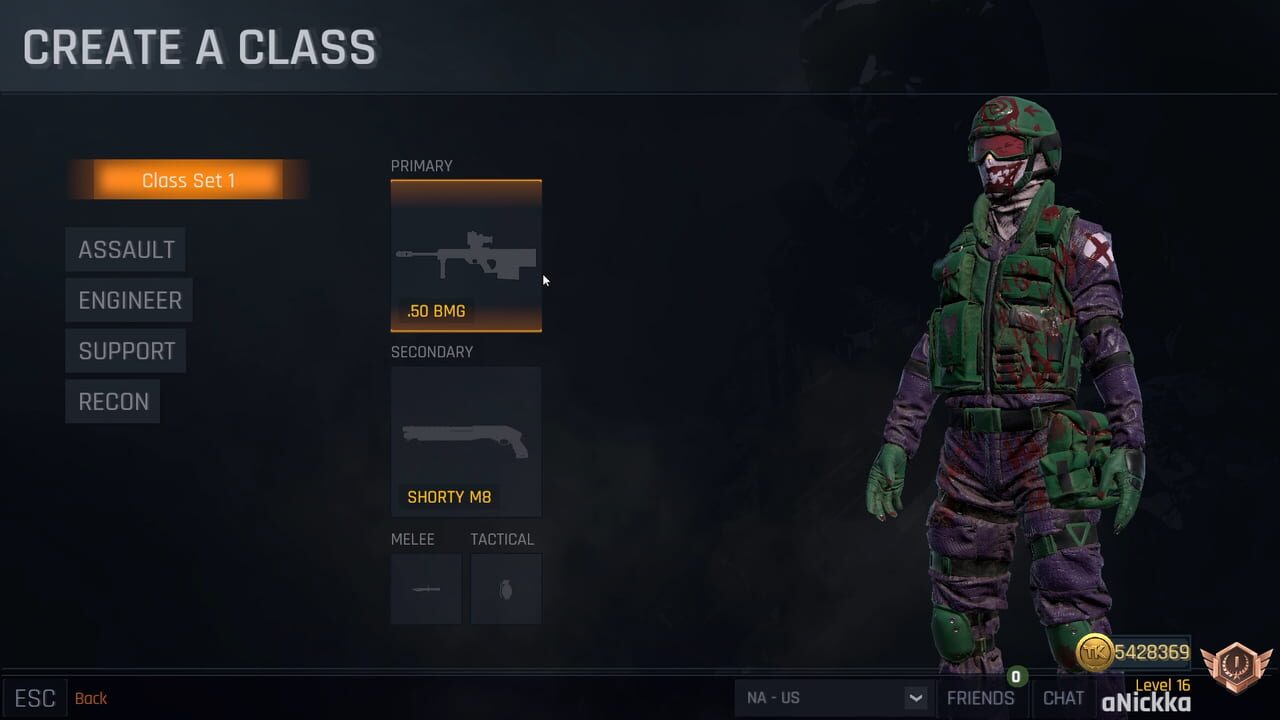Switch to the SUPPORT class tab
The height and width of the screenshot is (720, 1280).
click(125, 350)
